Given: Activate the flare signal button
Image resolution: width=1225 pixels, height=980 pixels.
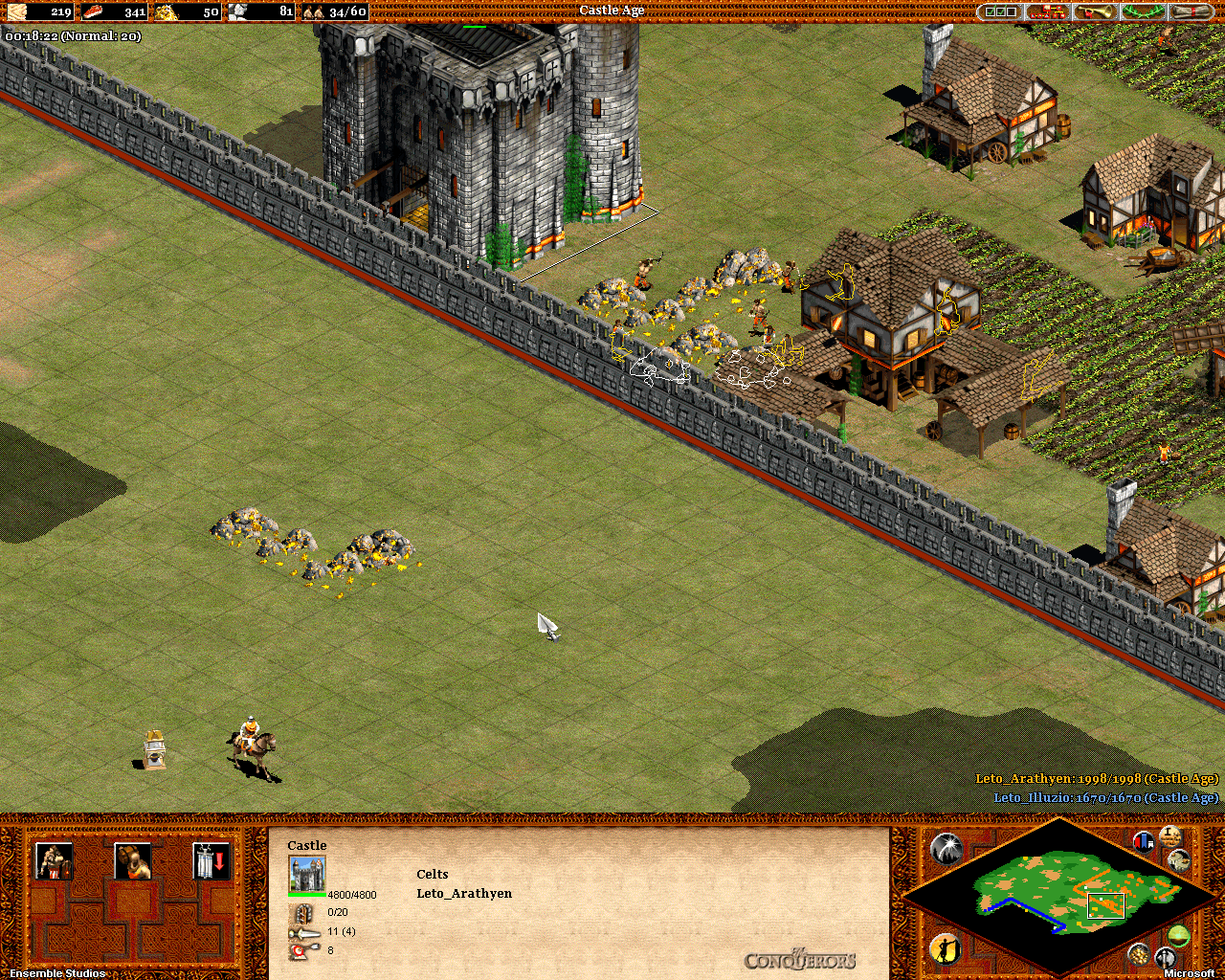Looking at the screenshot, I should click(x=946, y=848).
